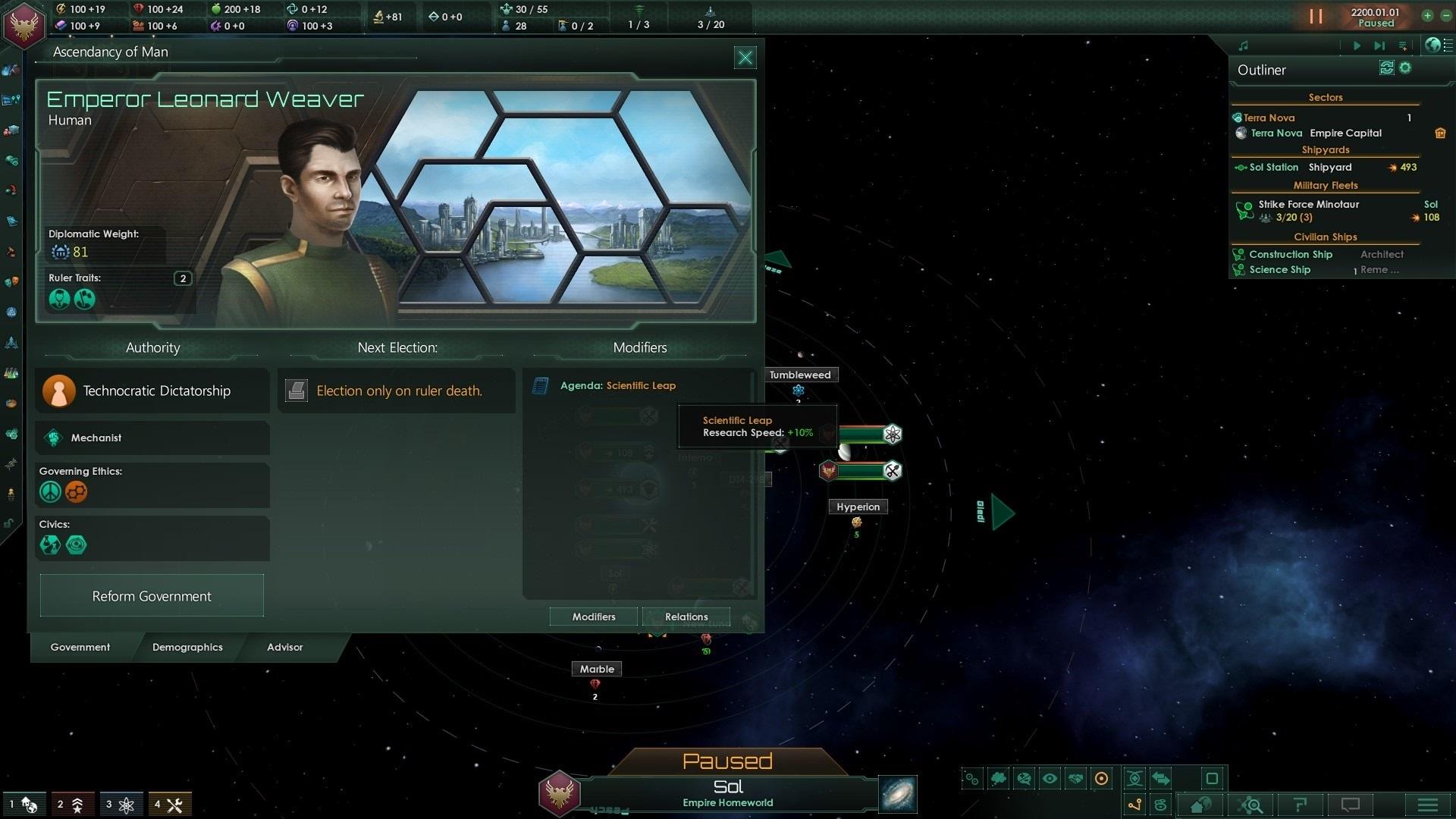Select control group 4 tools icon
This screenshot has height=819, width=1456.
pos(169,805)
